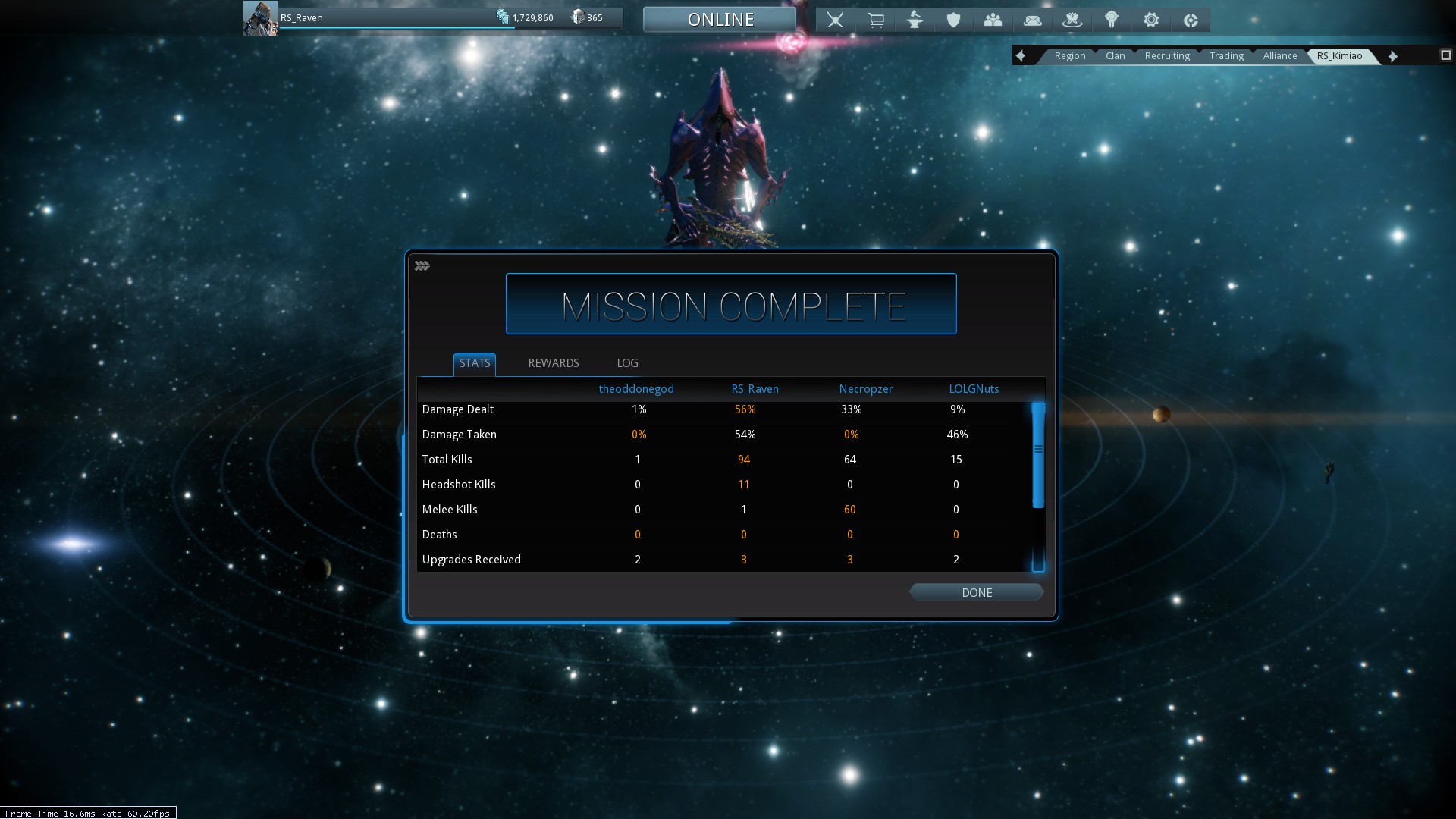The width and height of the screenshot is (1456, 819).
Task: Switch chat to the Region channel
Action: click(1069, 56)
